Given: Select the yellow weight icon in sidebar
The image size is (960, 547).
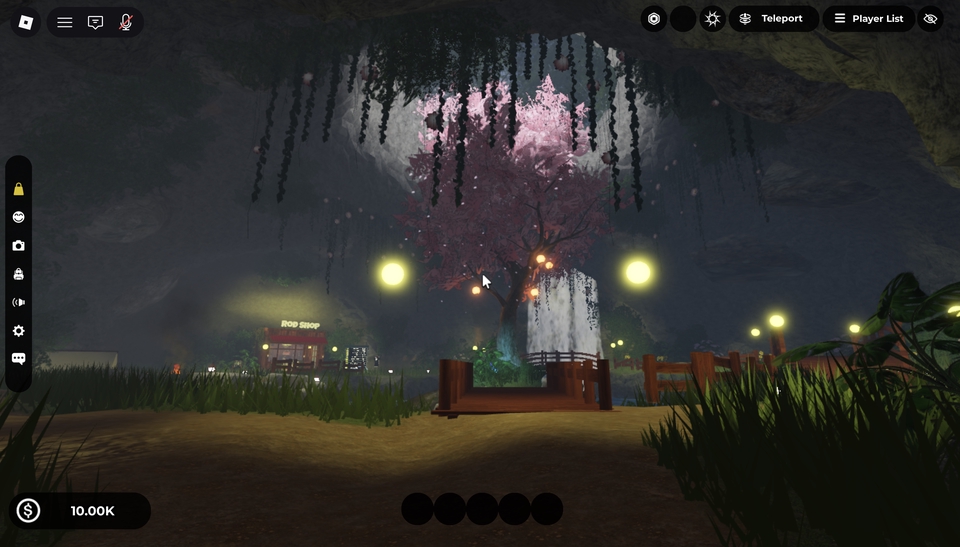Looking at the screenshot, I should pos(18,189).
